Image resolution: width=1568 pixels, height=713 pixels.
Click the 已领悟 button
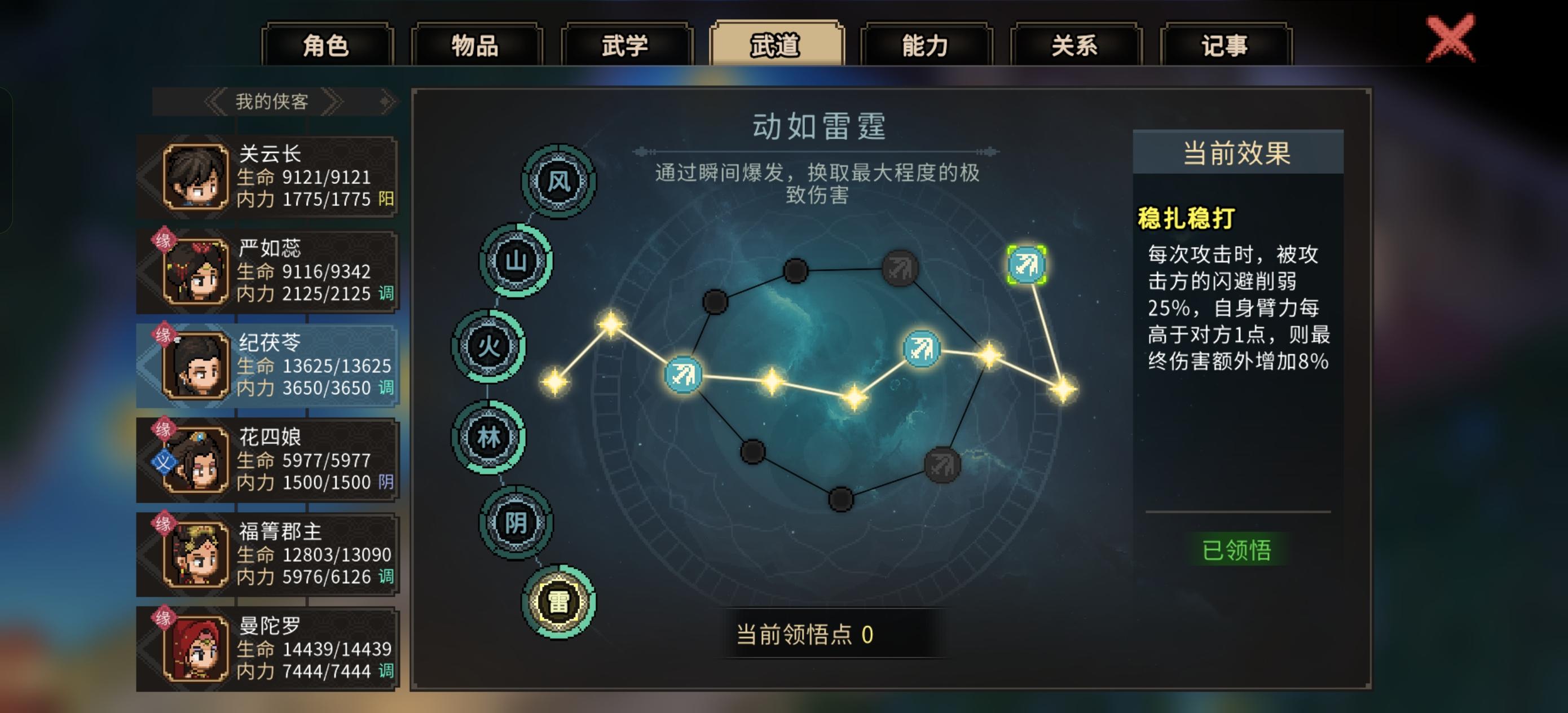click(x=1238, y=550)
